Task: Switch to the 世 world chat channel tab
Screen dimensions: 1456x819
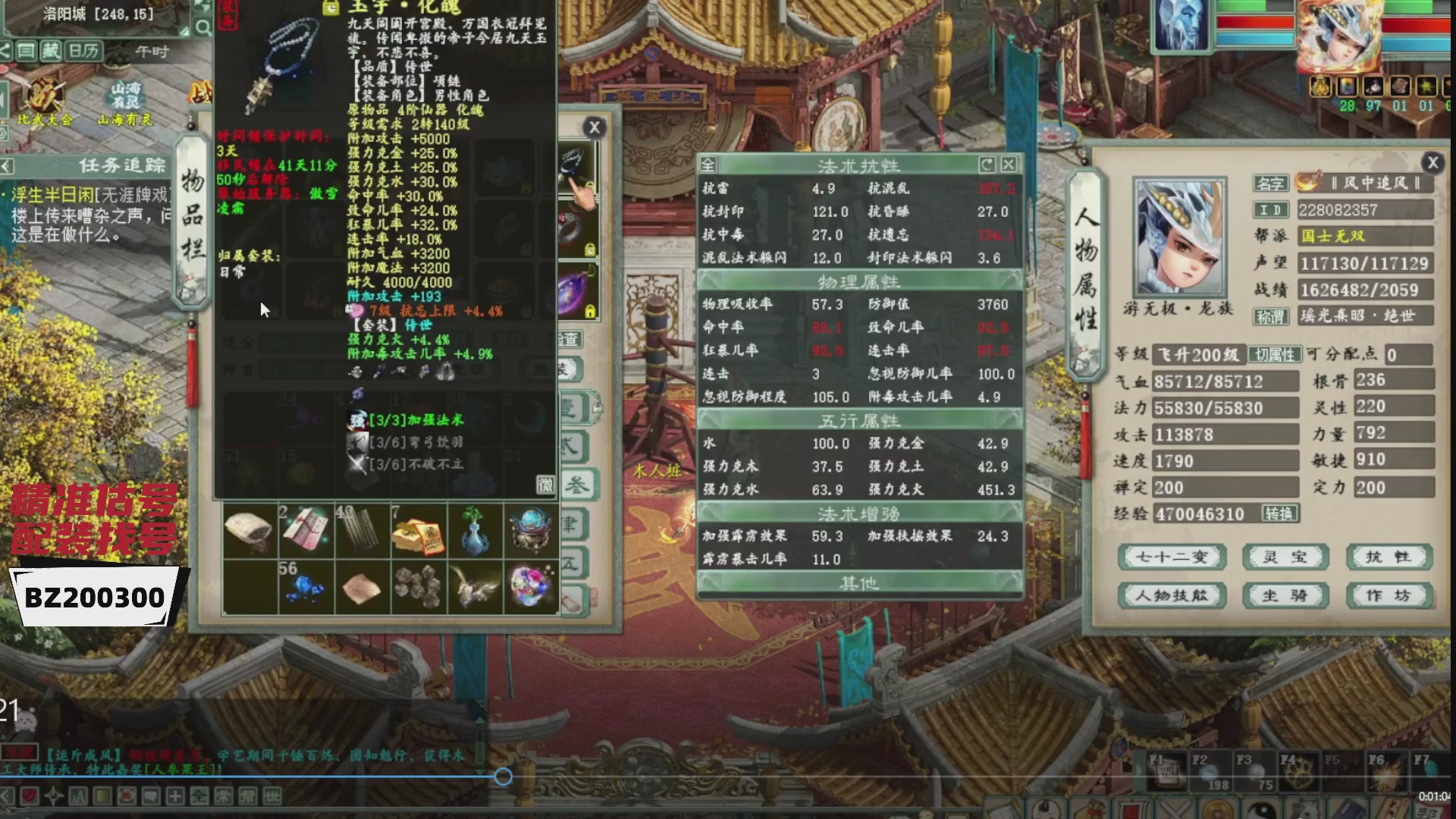Action: [x=271, y=796]
